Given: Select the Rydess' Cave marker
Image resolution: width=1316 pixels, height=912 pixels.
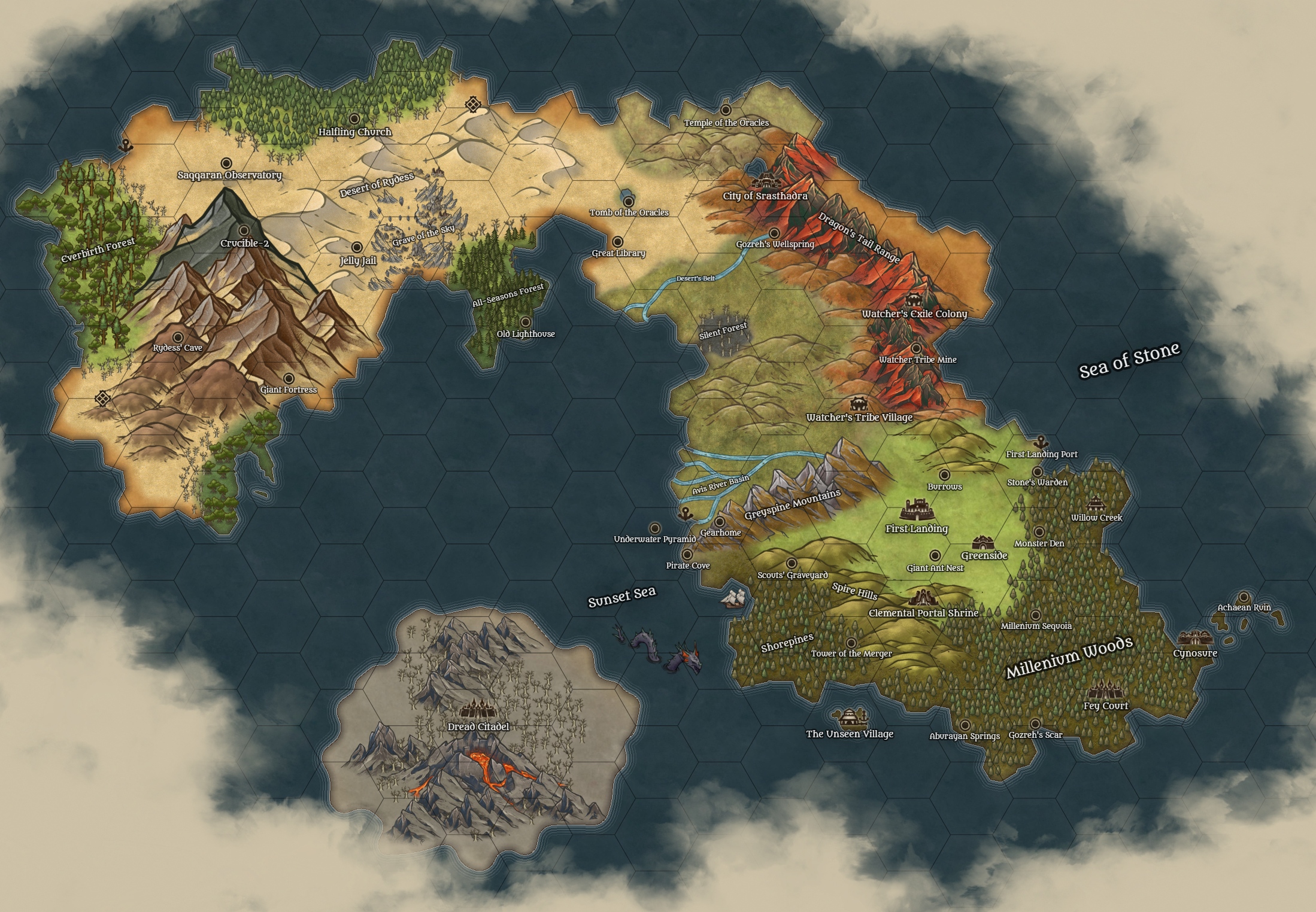Looking at the screenshot, I should pyautogui.click(x=178, y=337).
